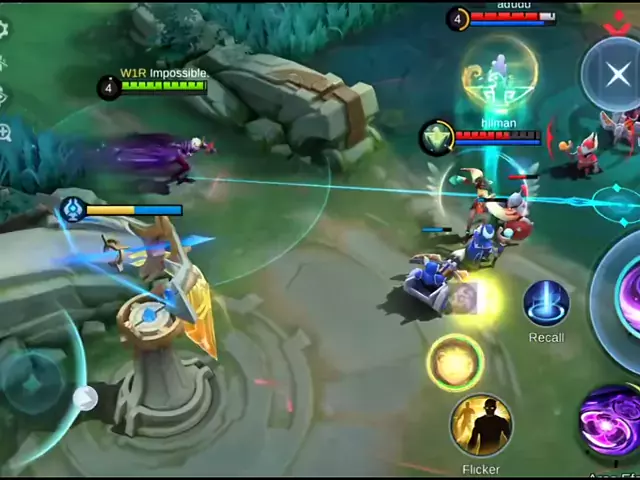Viewport: 640px width, 480px height.
Task: Tap the Recall button
Action: pyautogui.click(x=546, y=304)
